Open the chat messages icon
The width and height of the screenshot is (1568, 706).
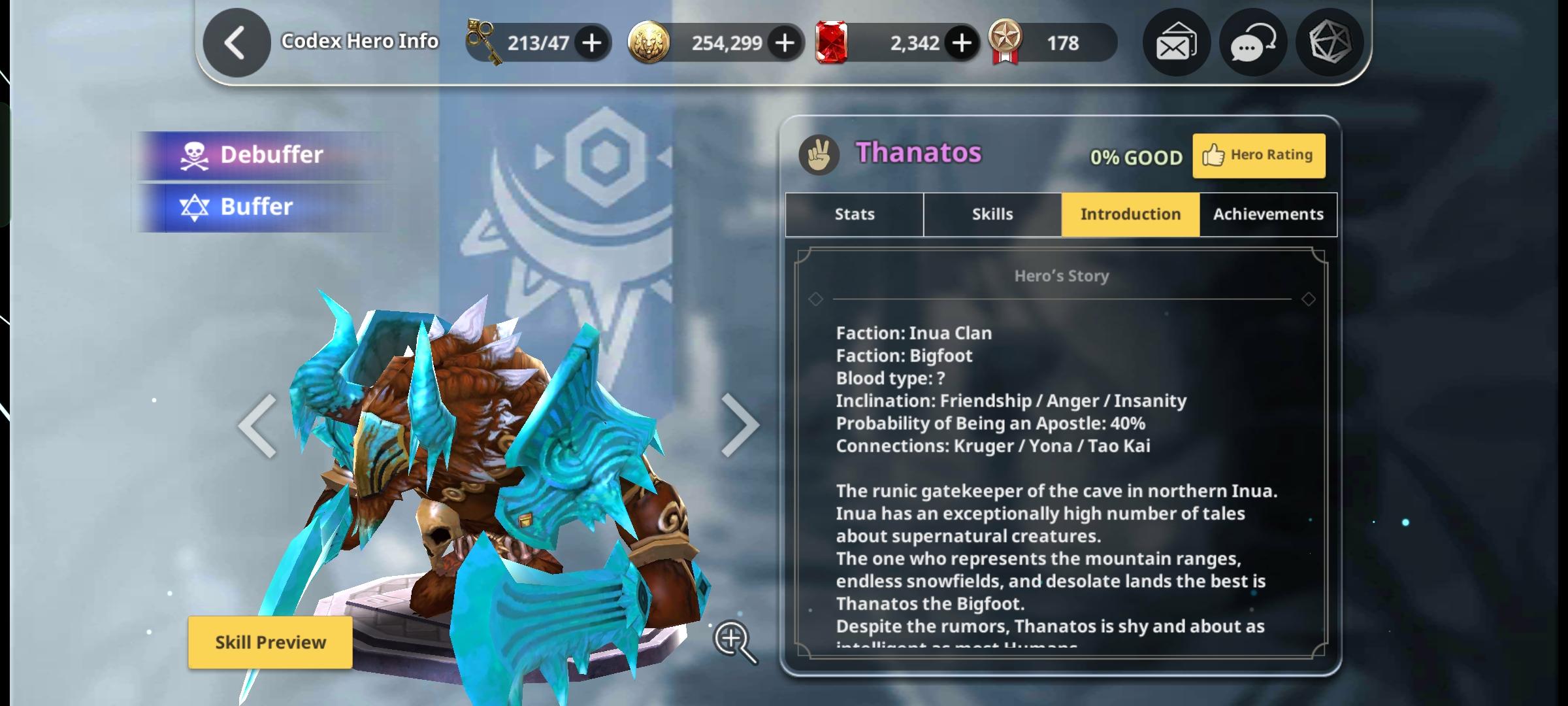point(1251,42)
